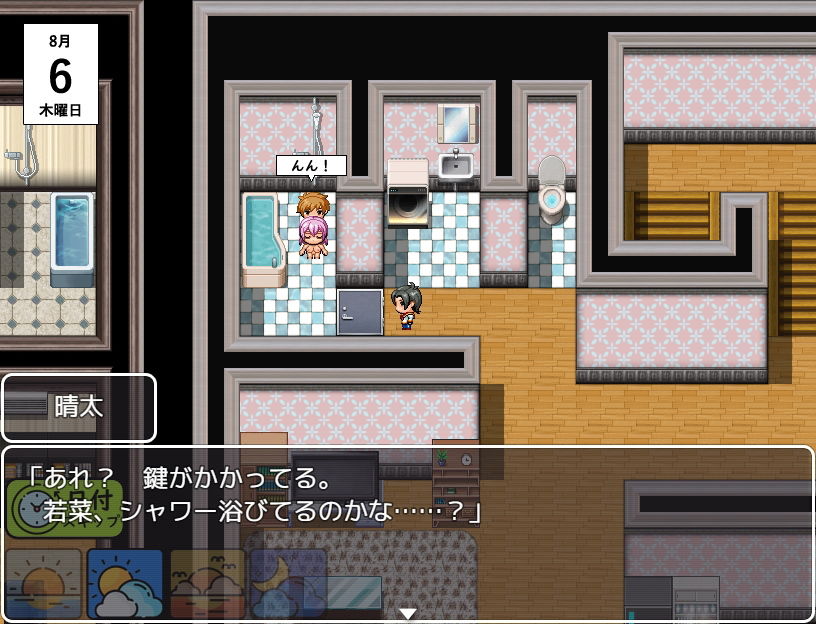Click the green date skip clock button
Viewport: 816px width, 624px height.
[64, 508]
